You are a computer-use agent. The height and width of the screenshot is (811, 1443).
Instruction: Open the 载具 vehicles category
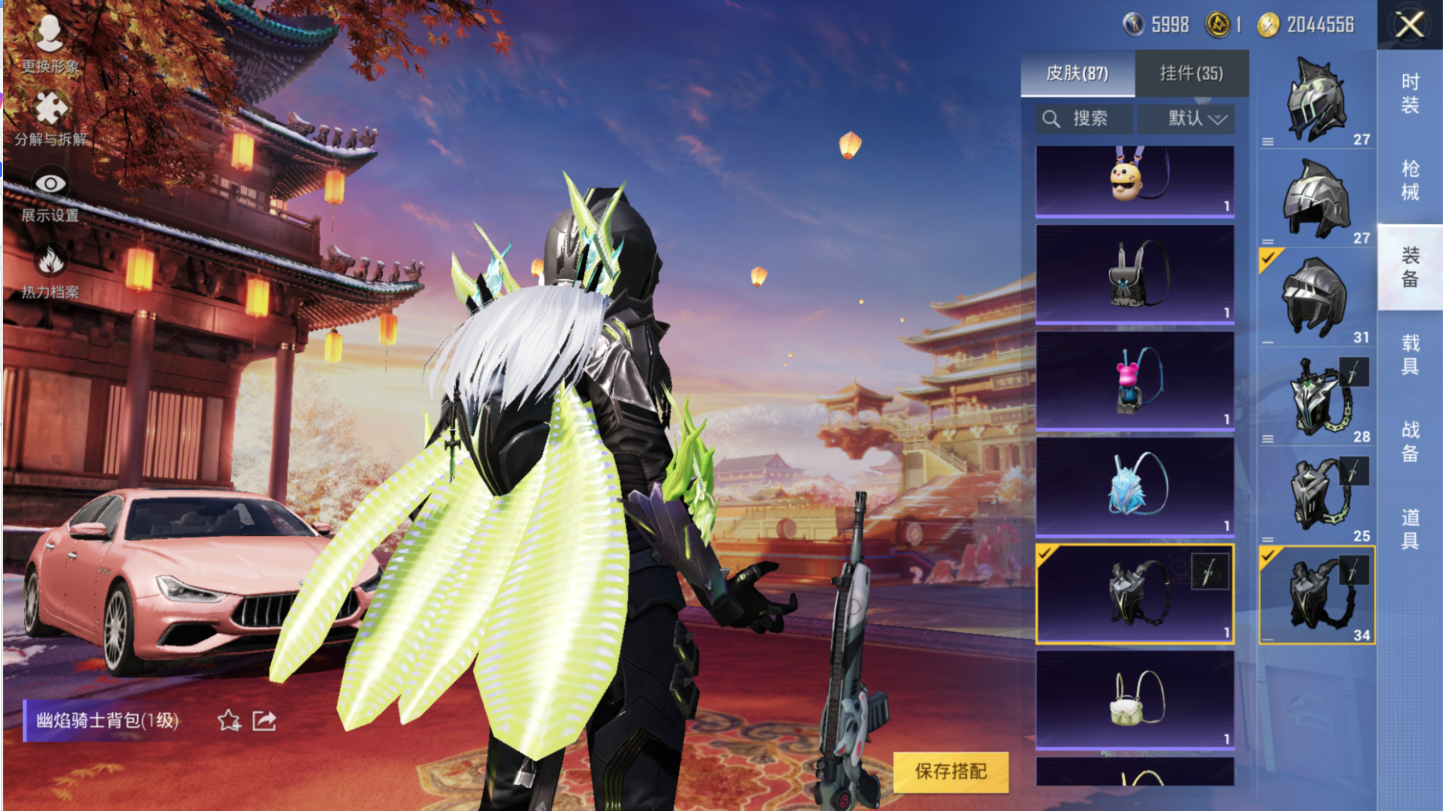[1410, 354]
